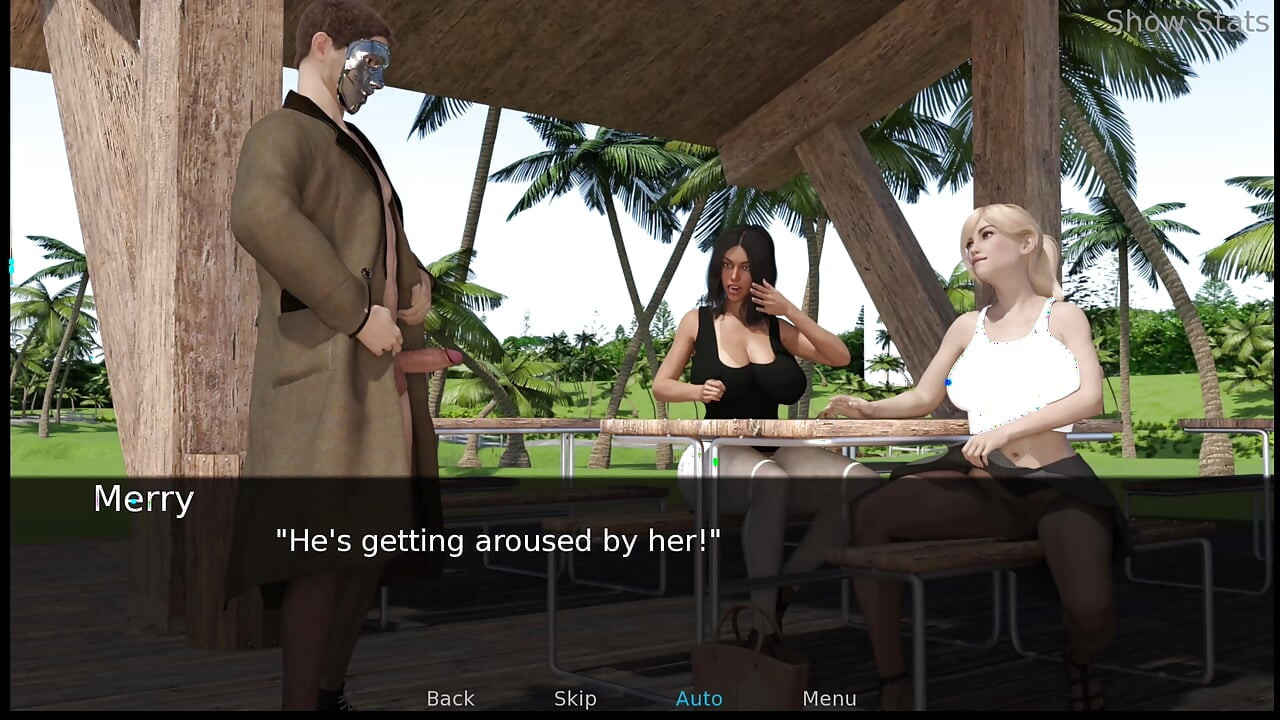Click Auto to resume automatic playback
Viewport: 1280px width, 720px height.
pyautogui.click(x=699, y=698)
